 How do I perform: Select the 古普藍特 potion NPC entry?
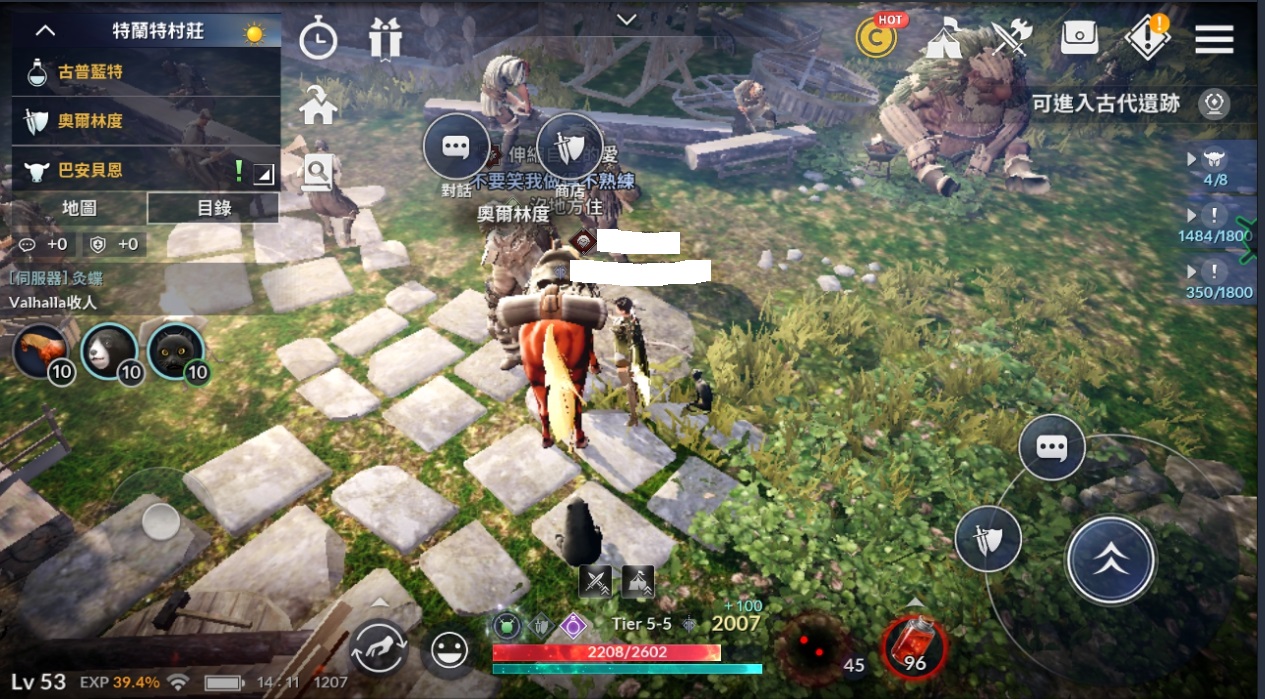coord(145,72)
